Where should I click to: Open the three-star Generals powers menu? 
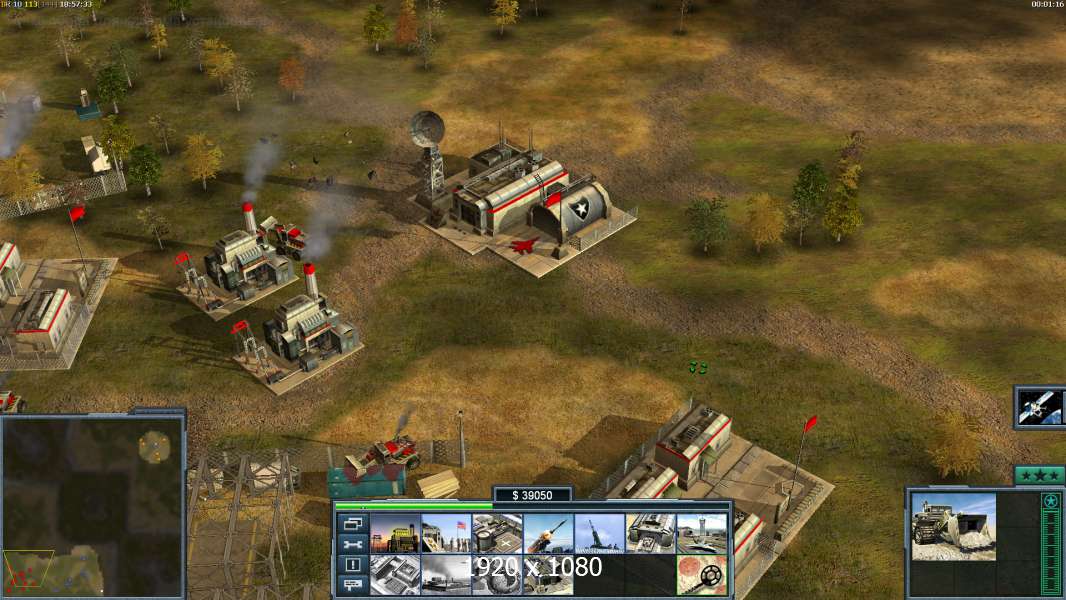pos(1038,475)
